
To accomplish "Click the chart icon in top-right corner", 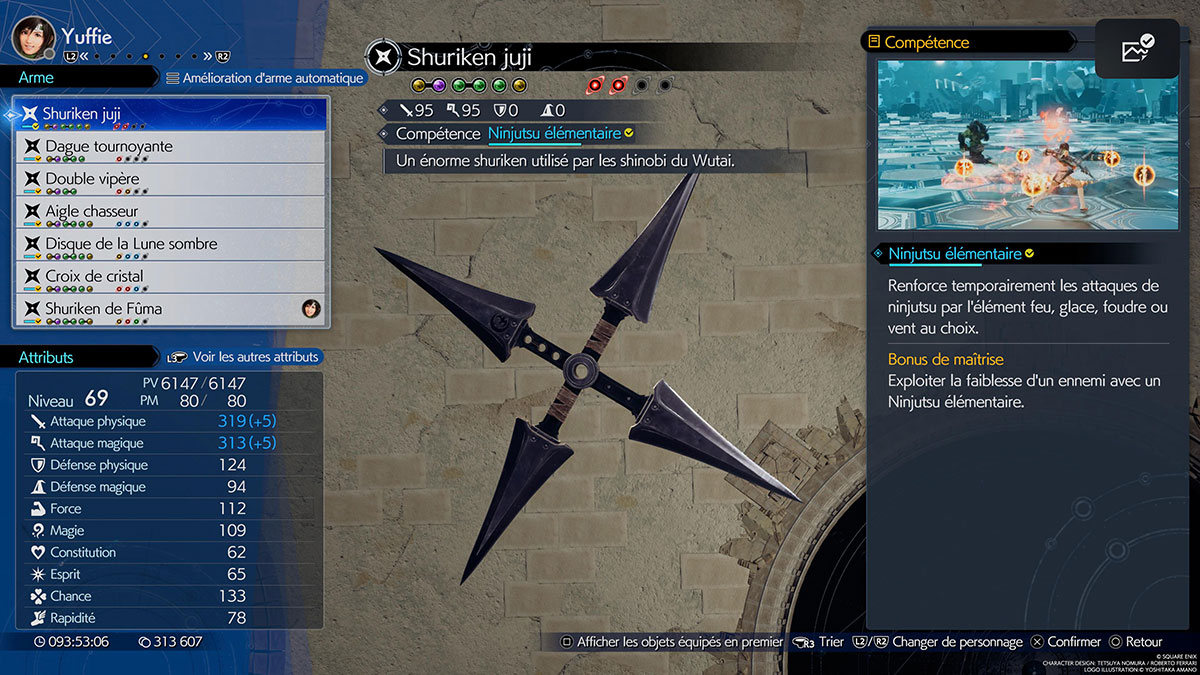I will [1137, 49].
